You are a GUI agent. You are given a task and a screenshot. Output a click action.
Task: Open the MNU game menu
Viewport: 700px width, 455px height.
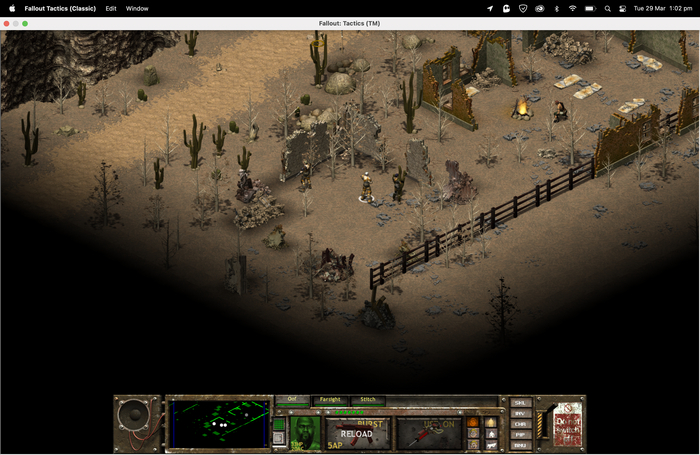click(520, 446)
